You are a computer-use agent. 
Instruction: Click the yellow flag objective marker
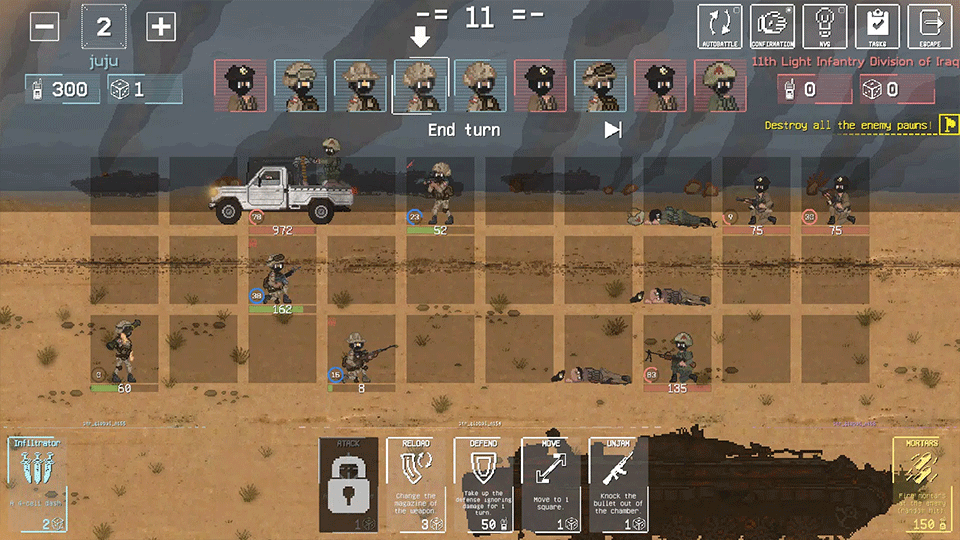click(x=948, y=125)
